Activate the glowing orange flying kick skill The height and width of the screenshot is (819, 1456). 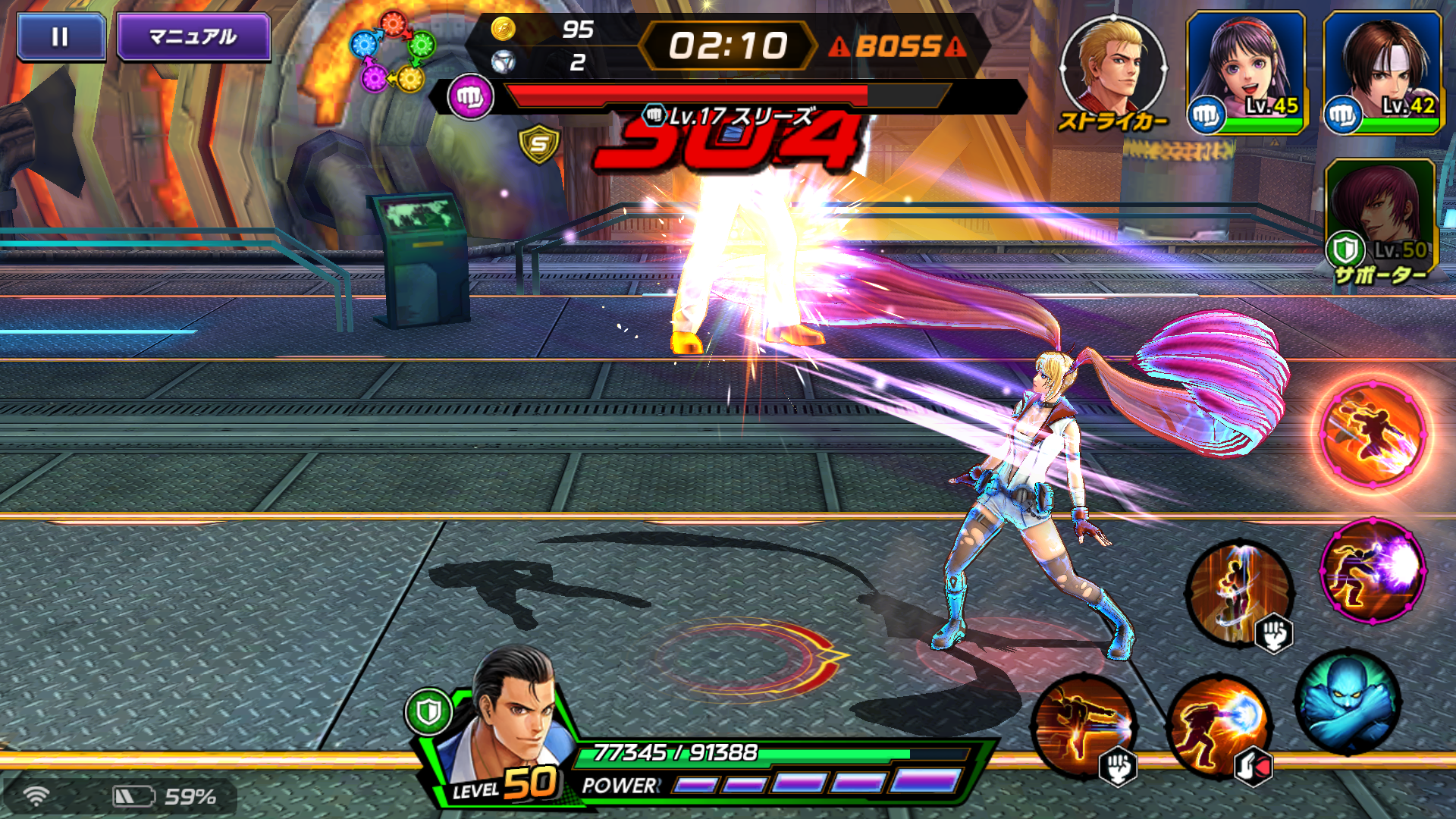coord(1373,434)
